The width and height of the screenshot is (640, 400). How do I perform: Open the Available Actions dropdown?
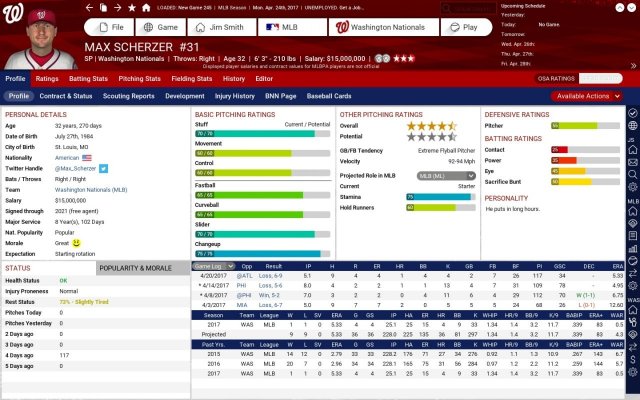pos(584,96)
